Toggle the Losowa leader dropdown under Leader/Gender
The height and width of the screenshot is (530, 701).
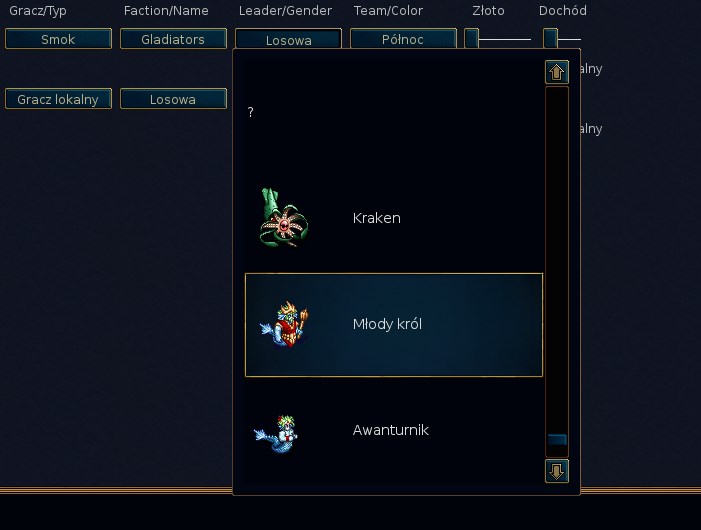(288, 40)
